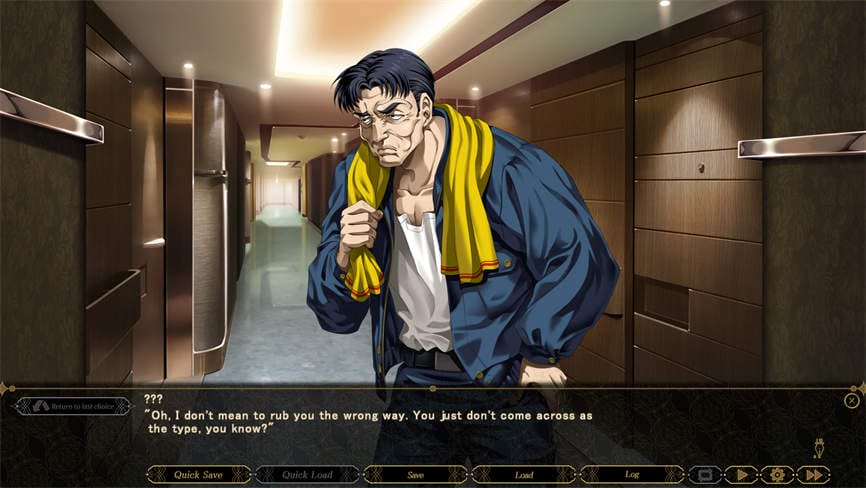Open settings via the gear icon
The image size is (866, 488).
click(x=777, y=475)
